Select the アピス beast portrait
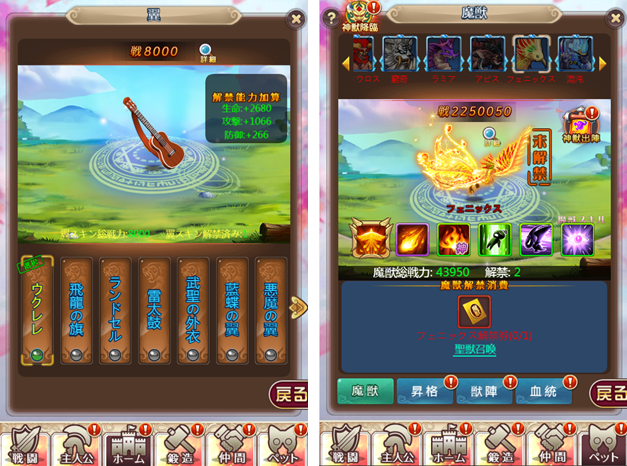627x466 pixels. pos(488,56)
